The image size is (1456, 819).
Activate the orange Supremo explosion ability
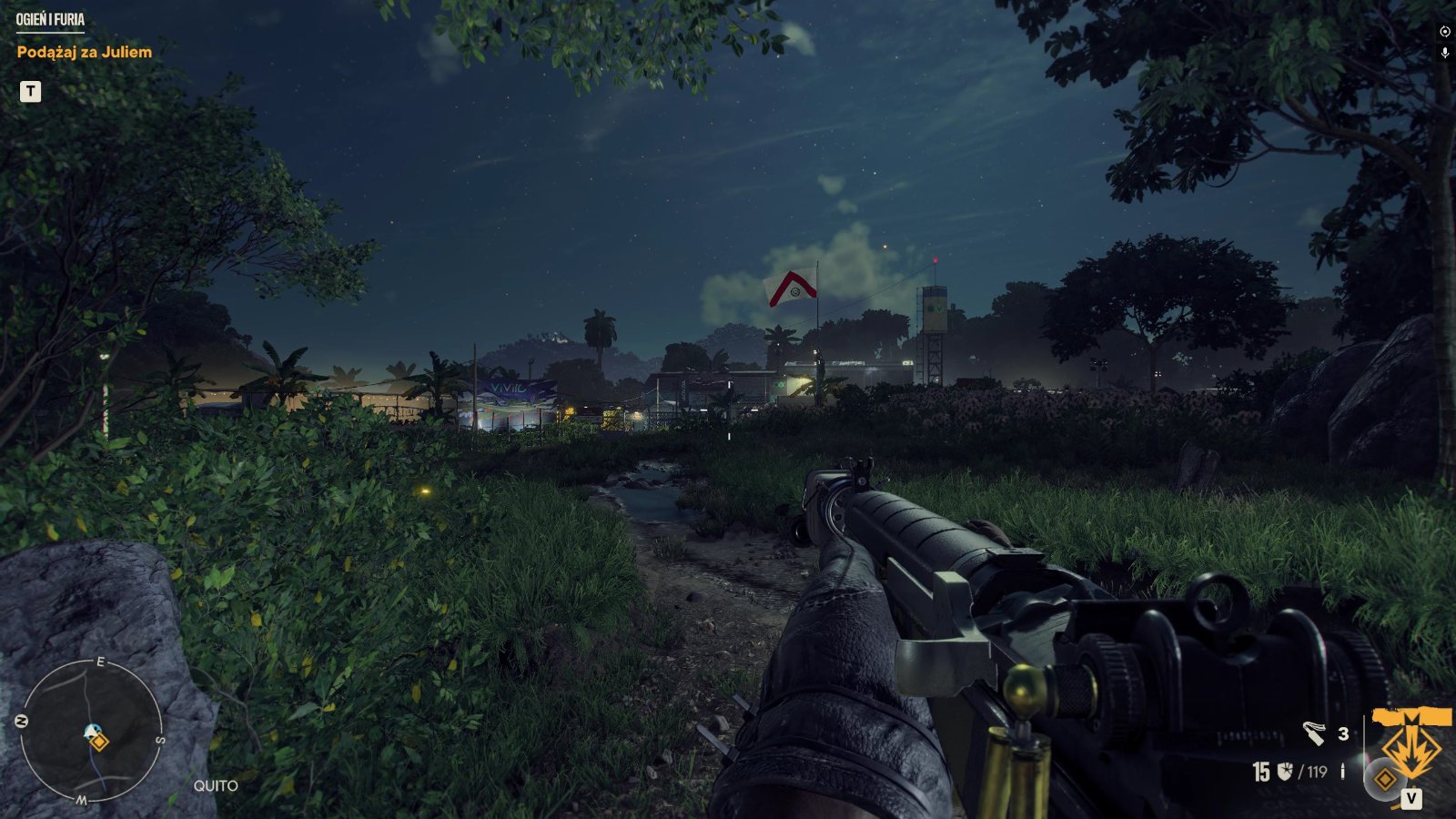point(1411,740)
